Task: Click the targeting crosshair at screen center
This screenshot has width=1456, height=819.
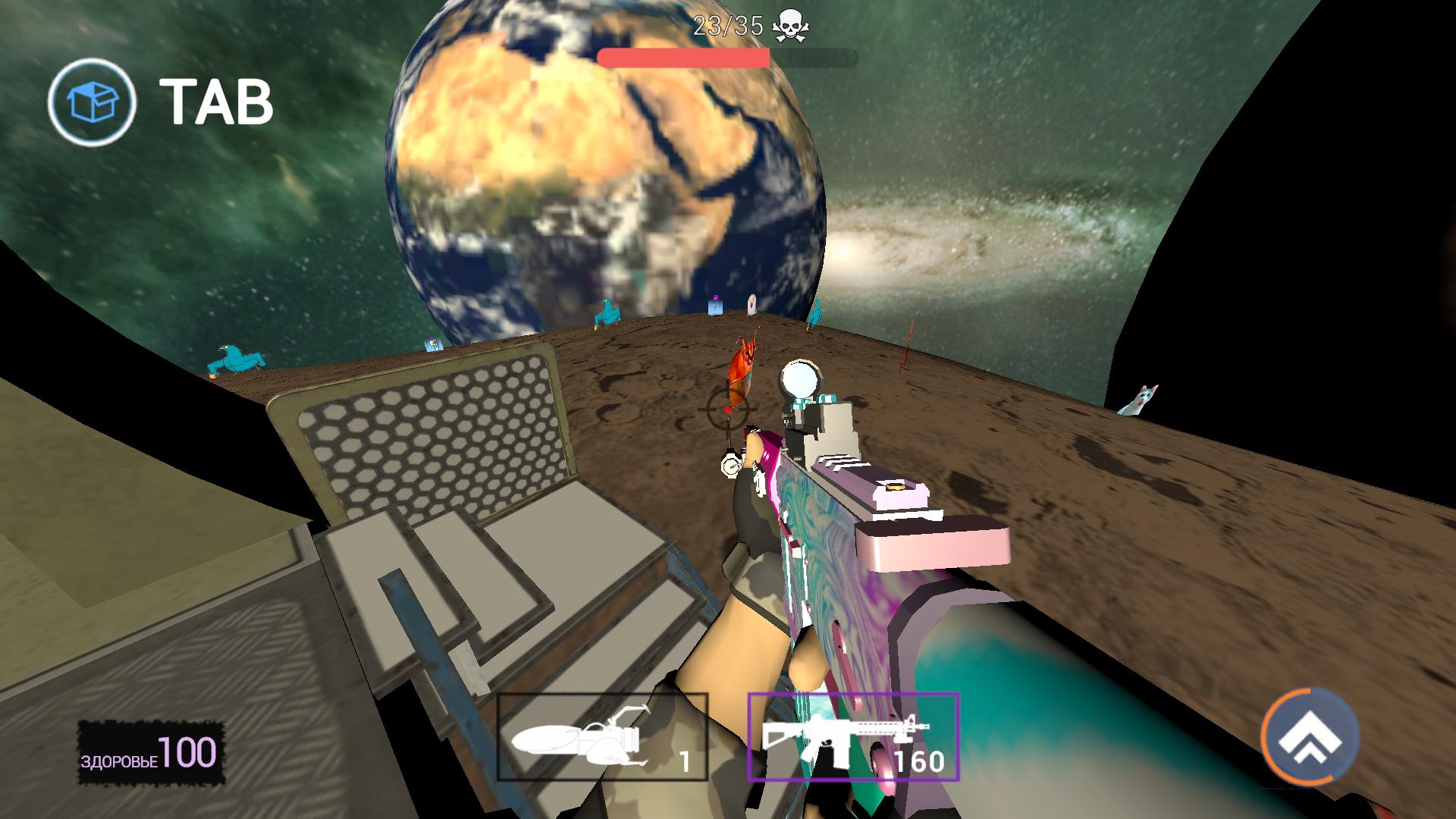Action: coord(726,409)
